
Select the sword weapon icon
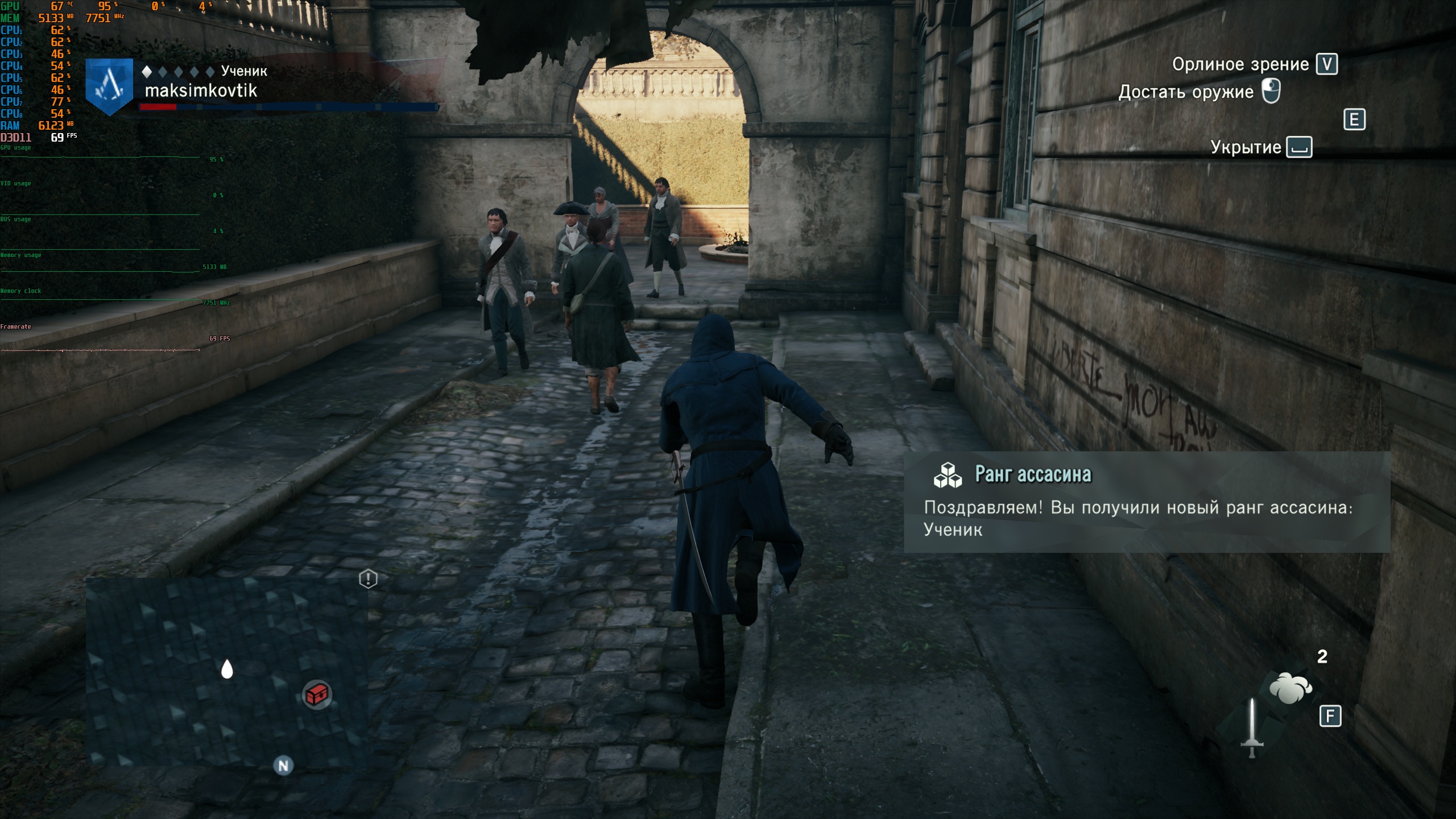[1252, 728]
